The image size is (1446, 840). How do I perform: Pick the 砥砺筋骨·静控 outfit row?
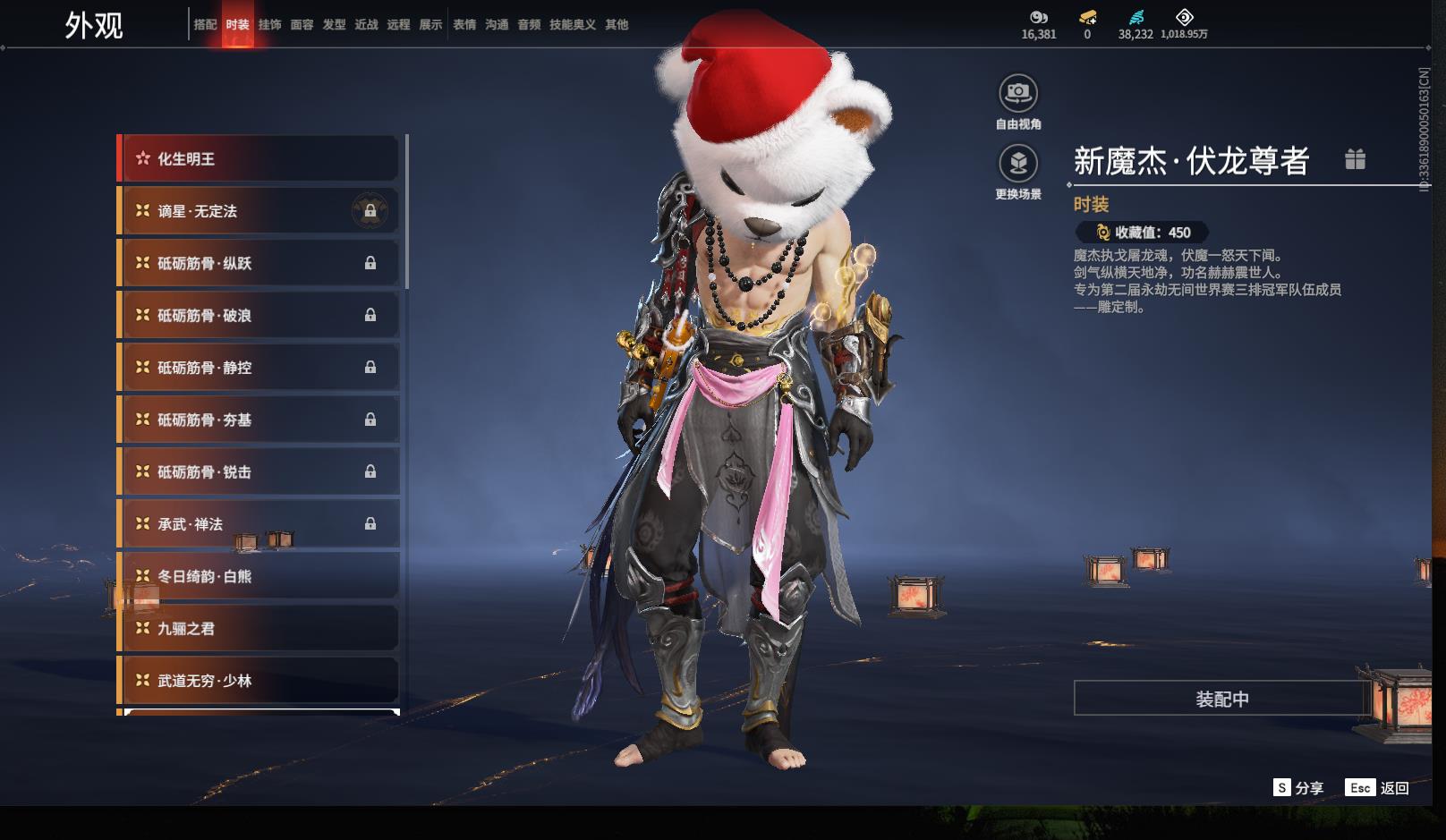pos(259,368)
